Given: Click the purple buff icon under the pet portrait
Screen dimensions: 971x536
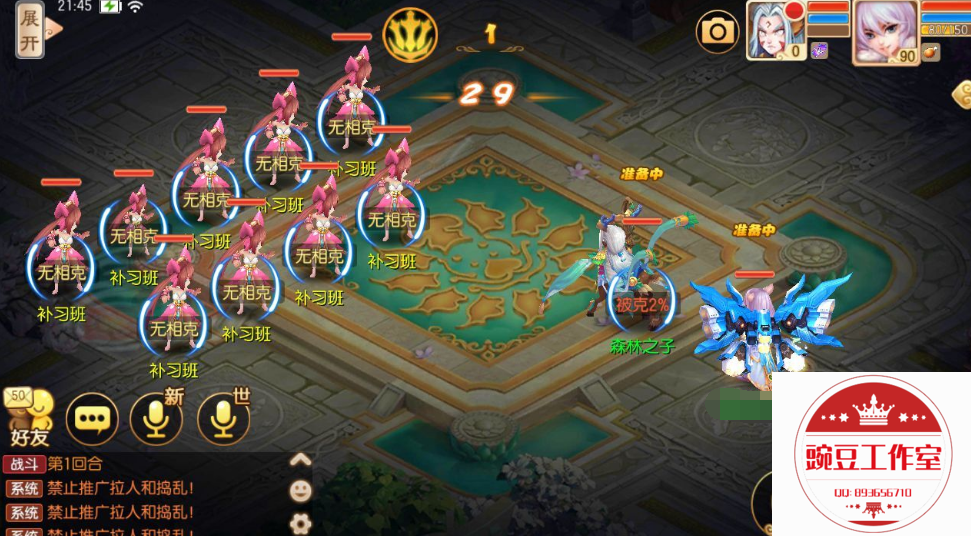Looking at the screenshot, I should pyautogui.click(x=819, y=51).
